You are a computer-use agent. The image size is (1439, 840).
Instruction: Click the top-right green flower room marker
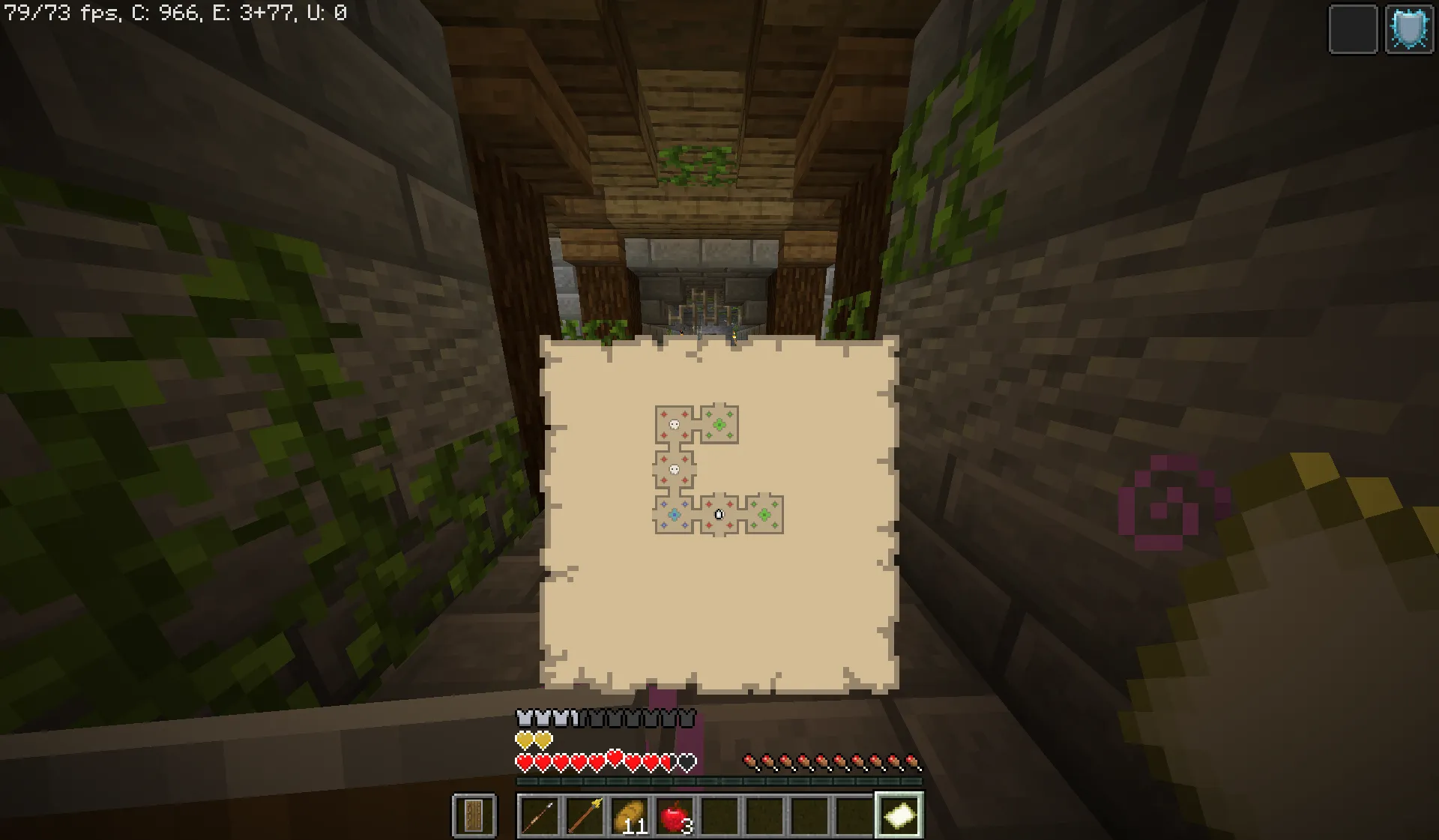click(x=719, y=424)
